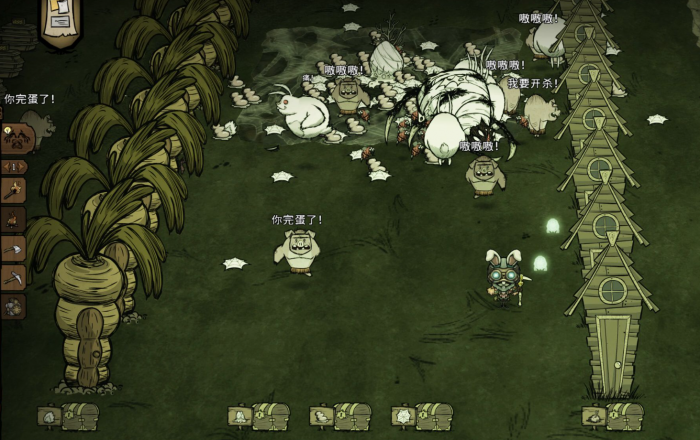The width and height of the screenshot is (700, 440).
Task: Select the torch crafting slot
Action: [x=13, y=187]
